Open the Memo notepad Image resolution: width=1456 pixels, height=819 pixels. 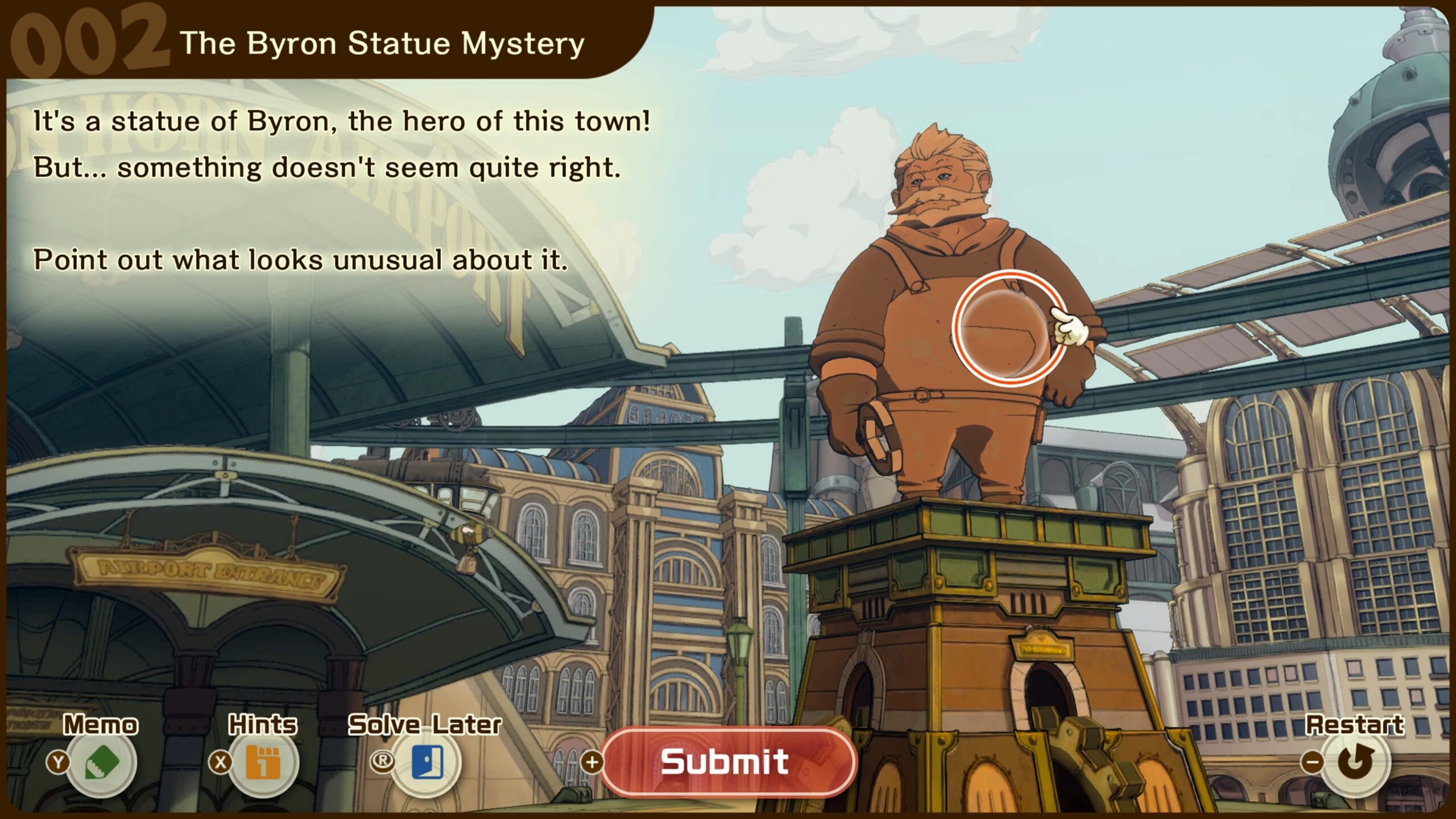(102, 762)
